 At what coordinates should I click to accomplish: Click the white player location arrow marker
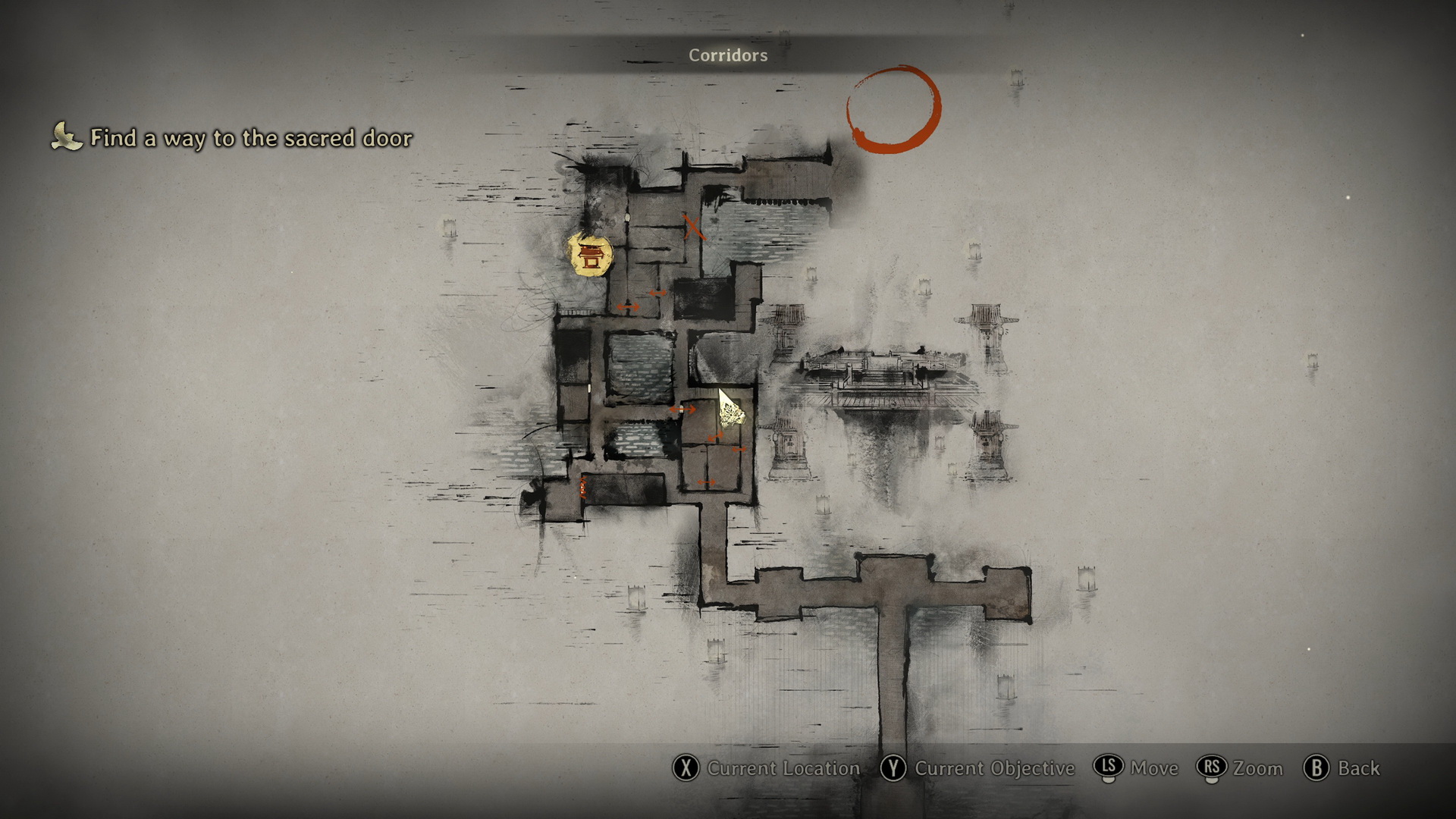[730, 411]
